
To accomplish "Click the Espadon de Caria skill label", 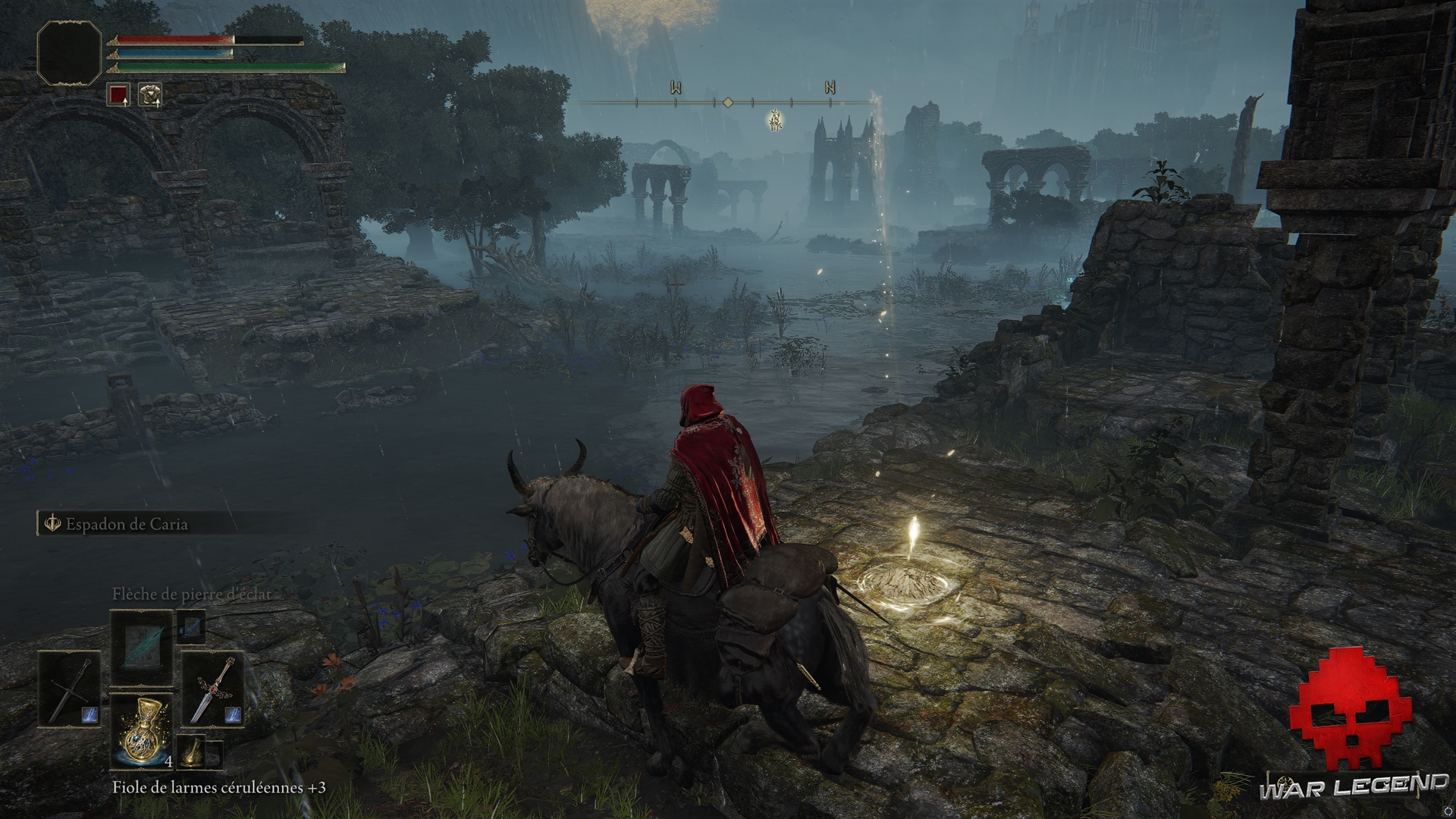I will coord(126,524).
